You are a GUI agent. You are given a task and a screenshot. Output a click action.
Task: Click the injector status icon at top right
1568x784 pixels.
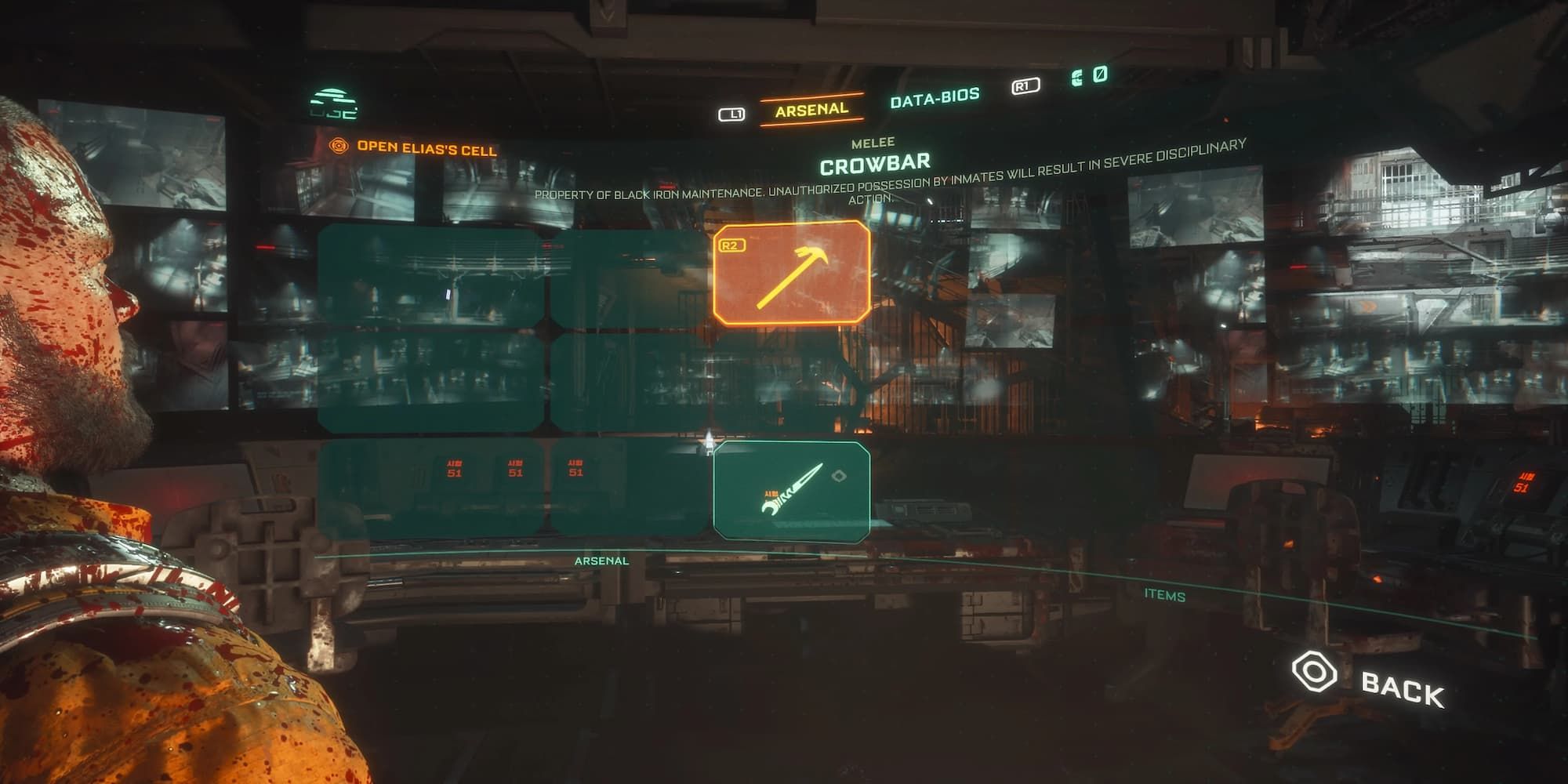tap(1101, 74)
